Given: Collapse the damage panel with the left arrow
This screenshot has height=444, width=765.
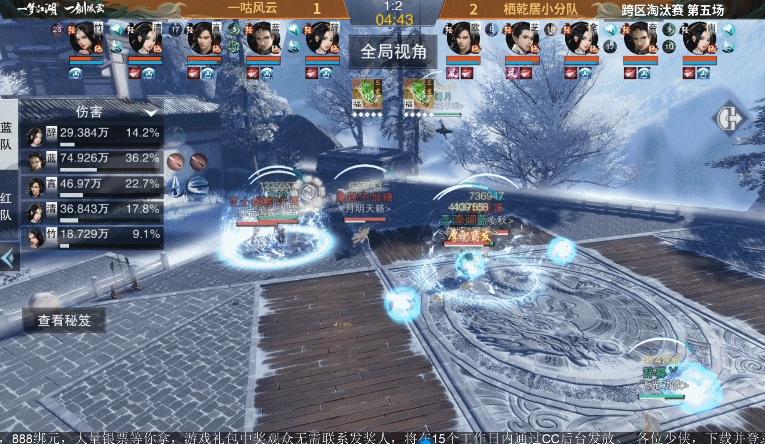Looking at the screenshot, I should (x=8, y=258).
